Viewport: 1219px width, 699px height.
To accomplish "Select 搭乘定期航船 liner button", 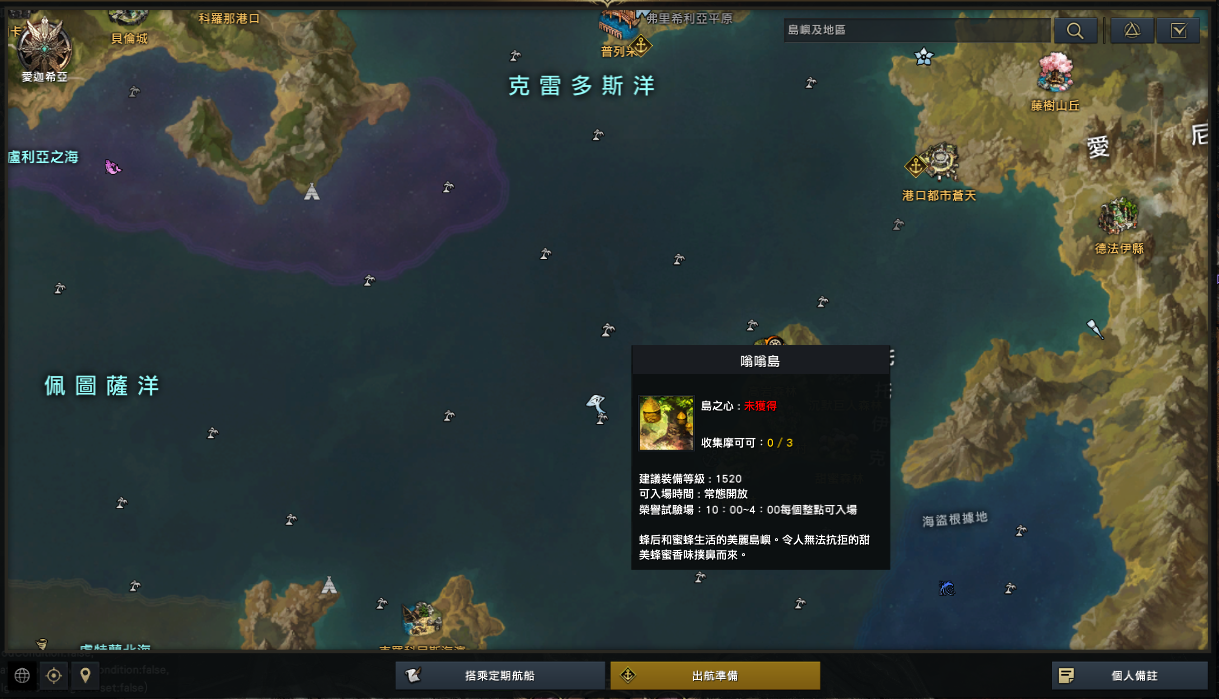I will click(x=500, y=676).
